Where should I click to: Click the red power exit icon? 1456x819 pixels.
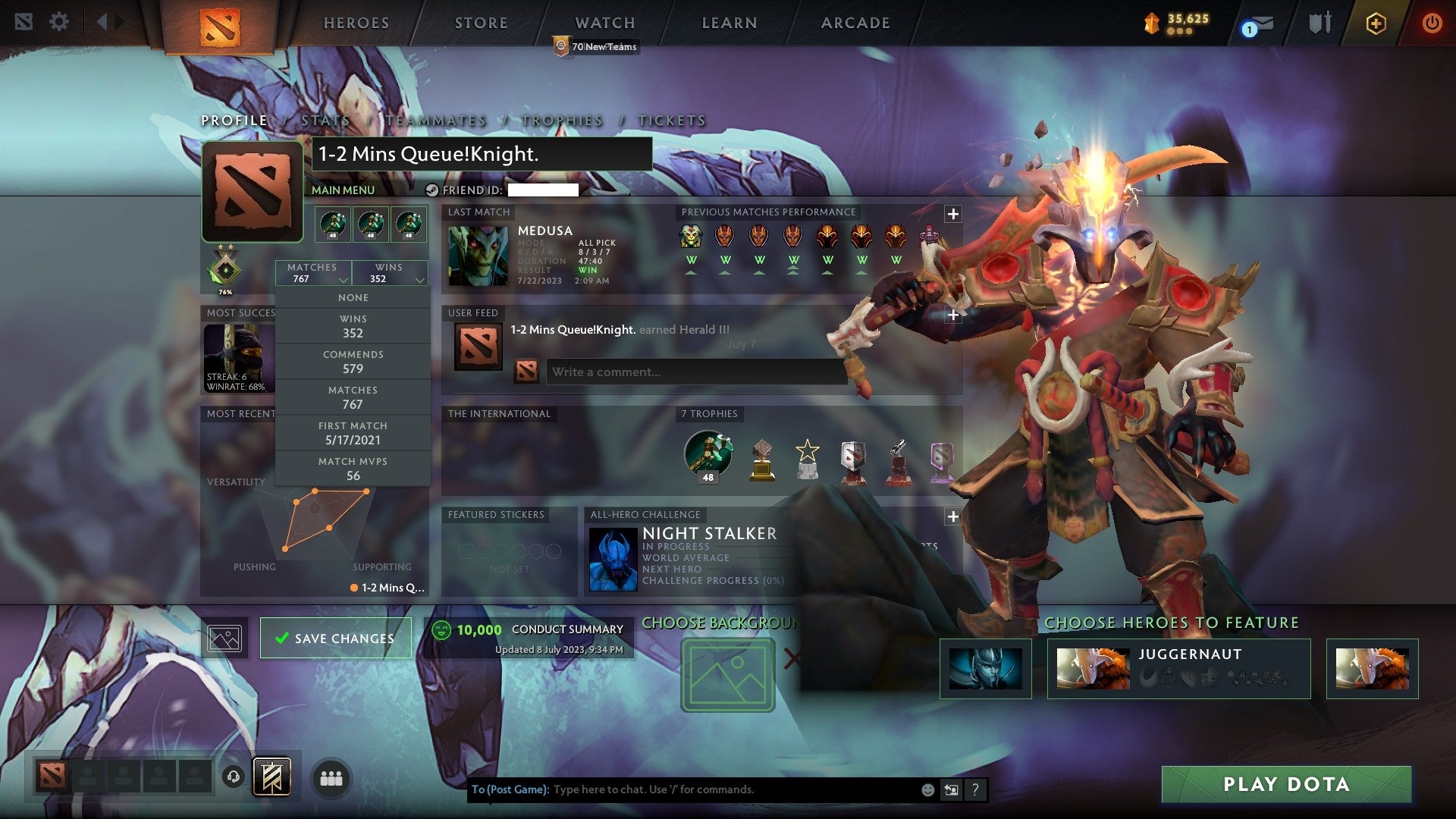click(x=1432, y=23)
